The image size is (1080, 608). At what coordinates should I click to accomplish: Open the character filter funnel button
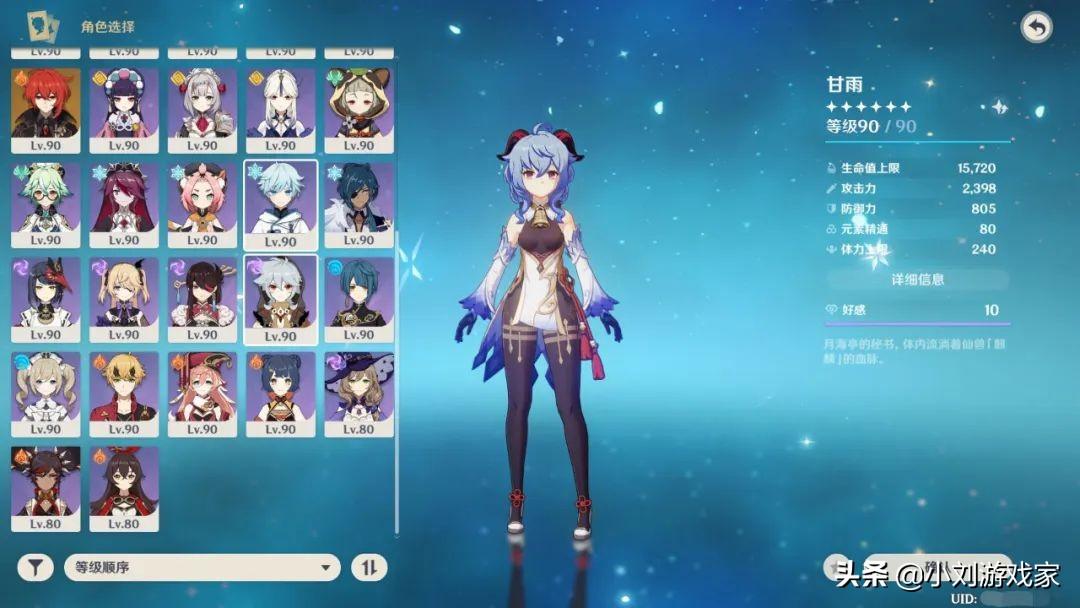coord(35,568)
